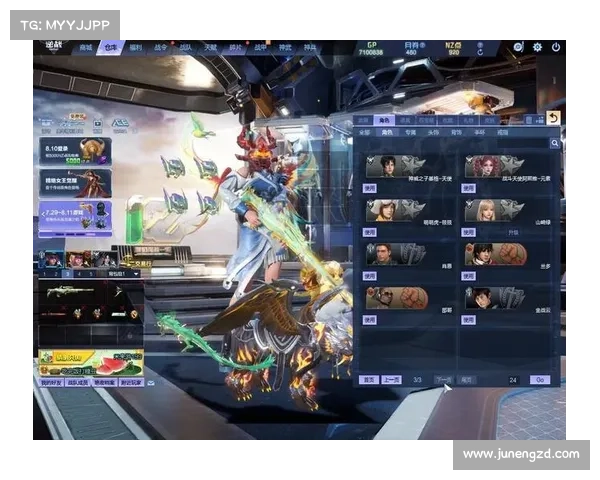Use the 战斗天使阿斯敏-元素 character
The width and height of the screenshot is (600, 480).
[x=470, y=187]
